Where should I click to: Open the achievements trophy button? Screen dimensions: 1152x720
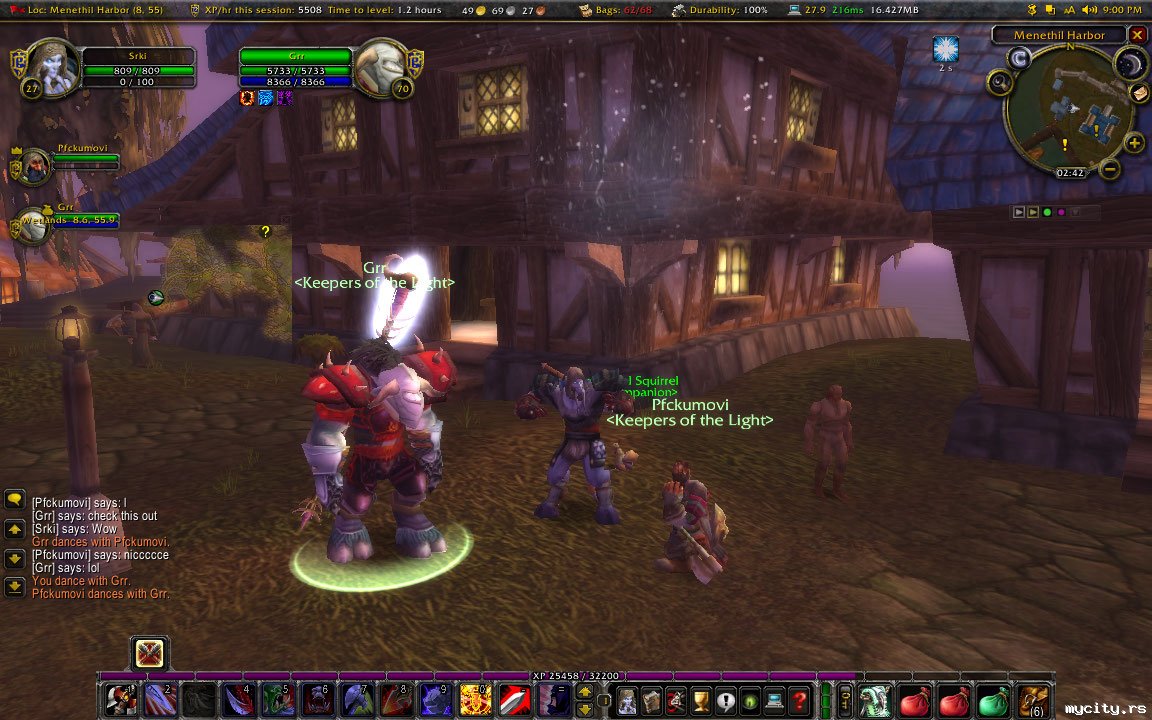(x=701, y=700)
